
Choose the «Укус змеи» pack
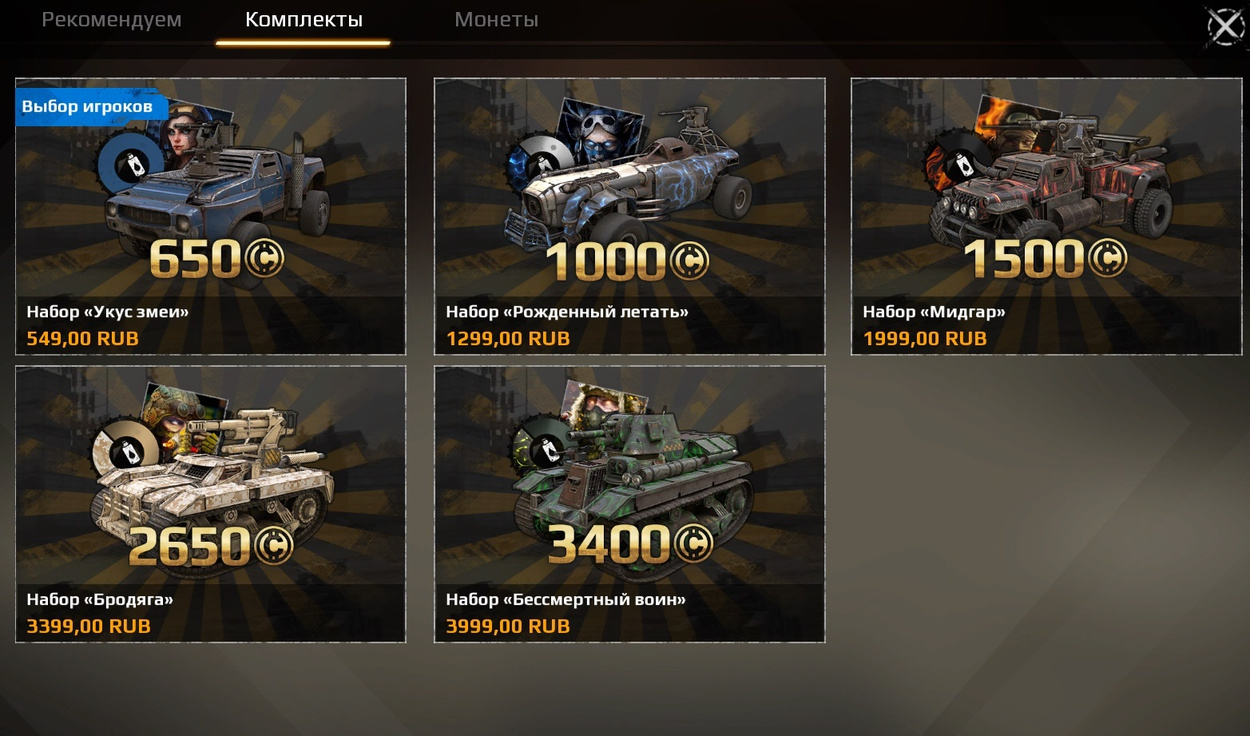coord(210,216)
